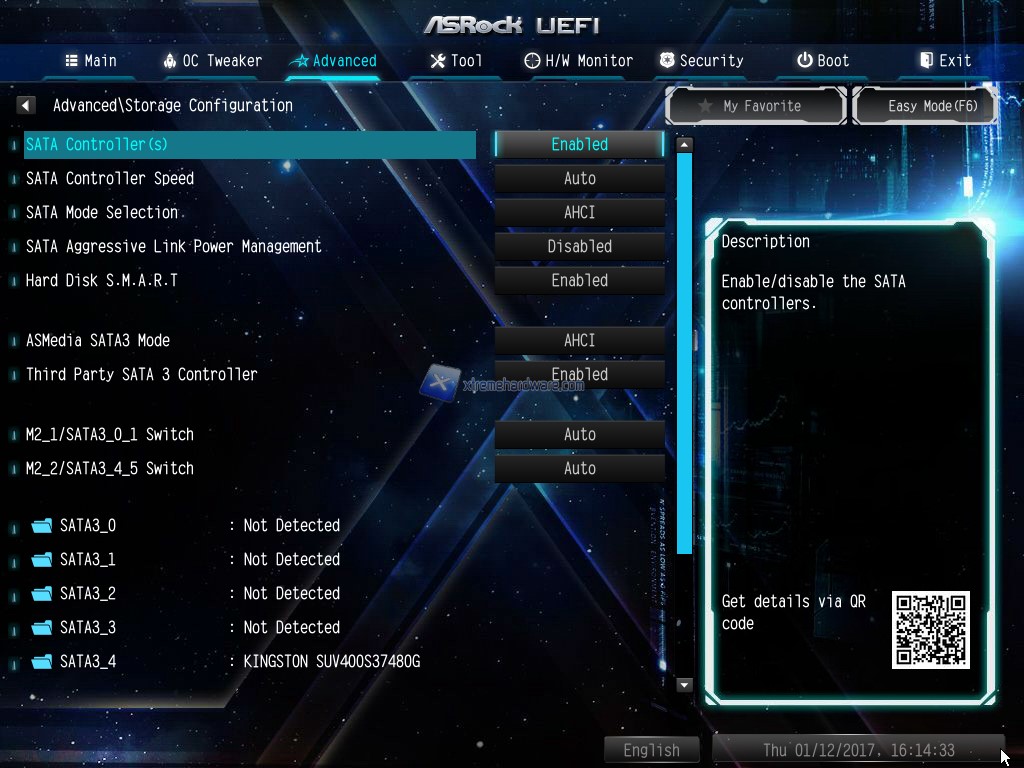1024x768 pixels.
Task: Change the SATA Controller(s) Enabled value
Action: coord(579,145)
